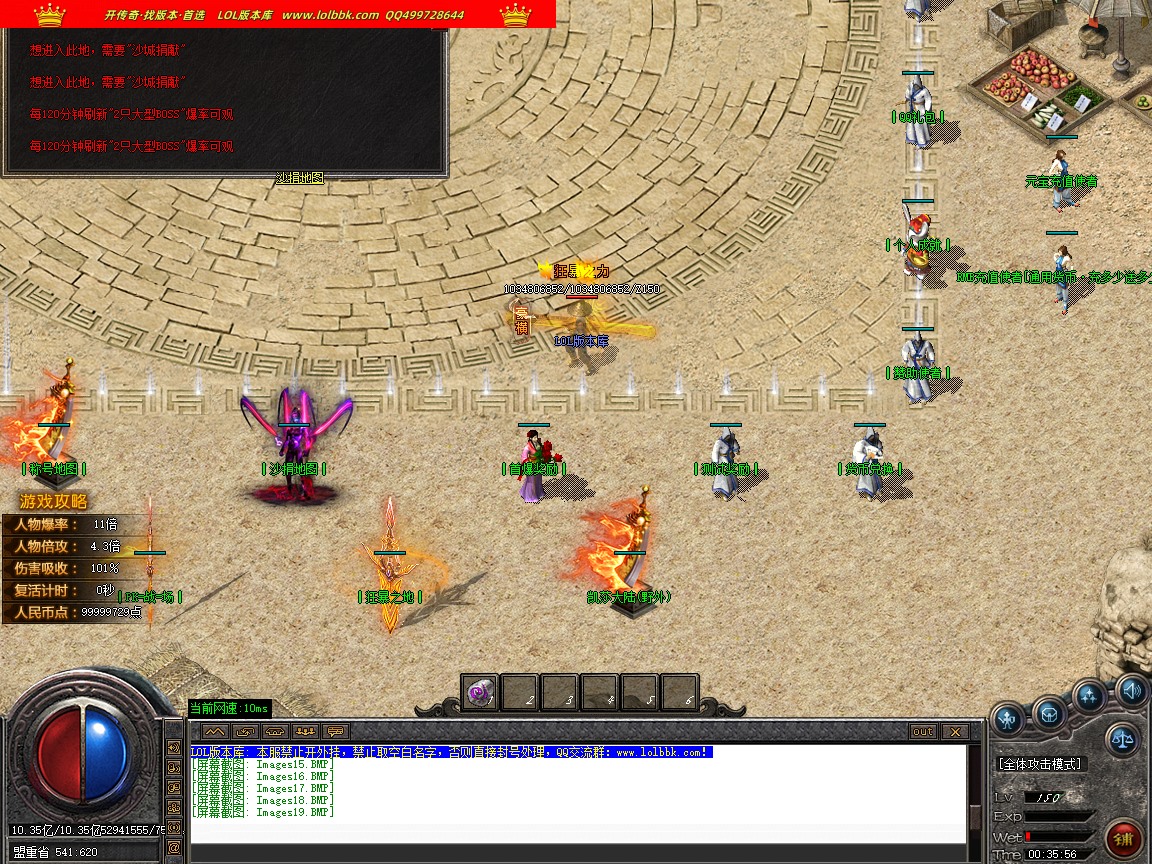Close the chat panel with the X button
1152x864 pixels.
pyautogui.click(x=954, y=732)
